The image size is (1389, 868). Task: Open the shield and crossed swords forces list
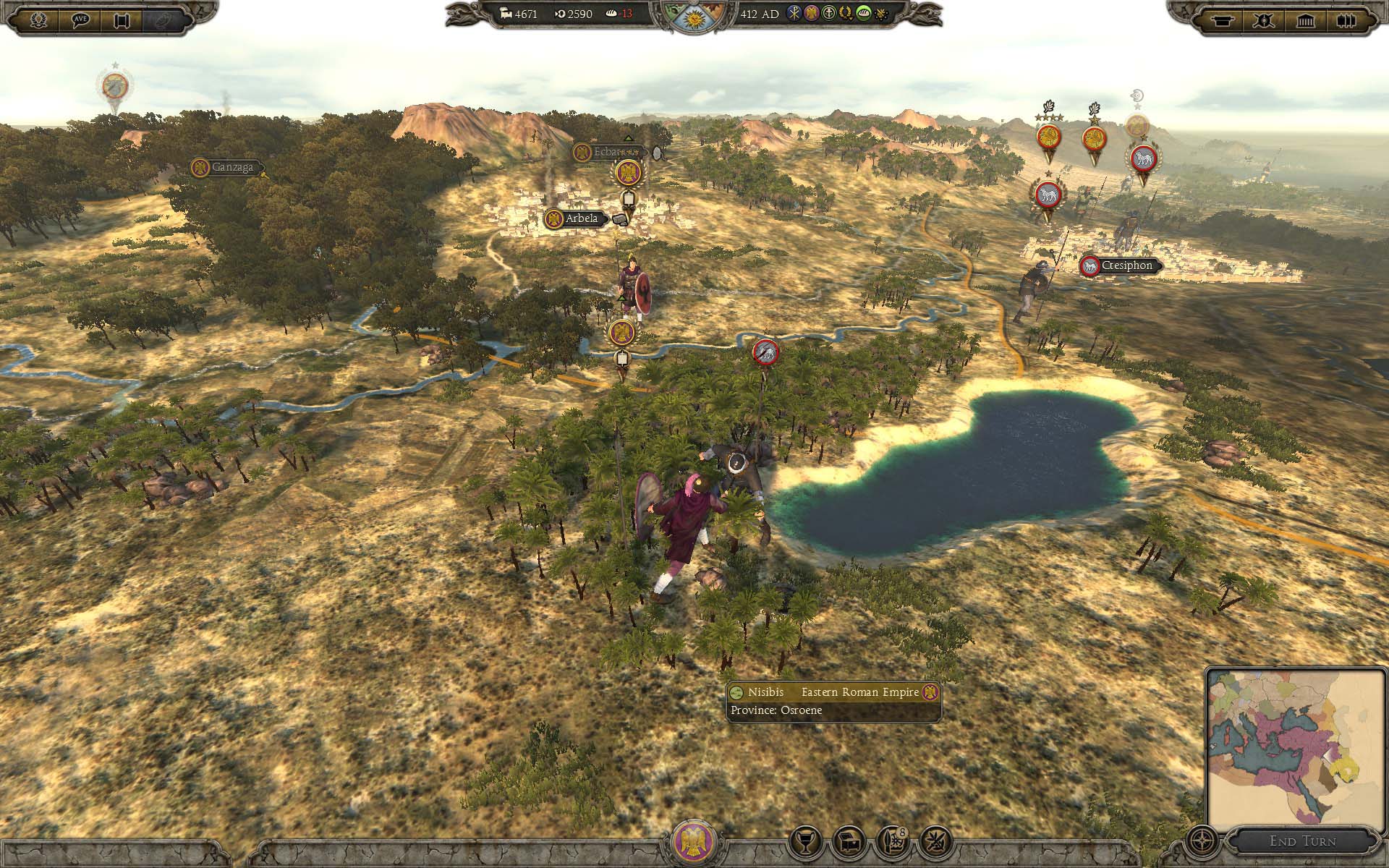[1264, 20]
